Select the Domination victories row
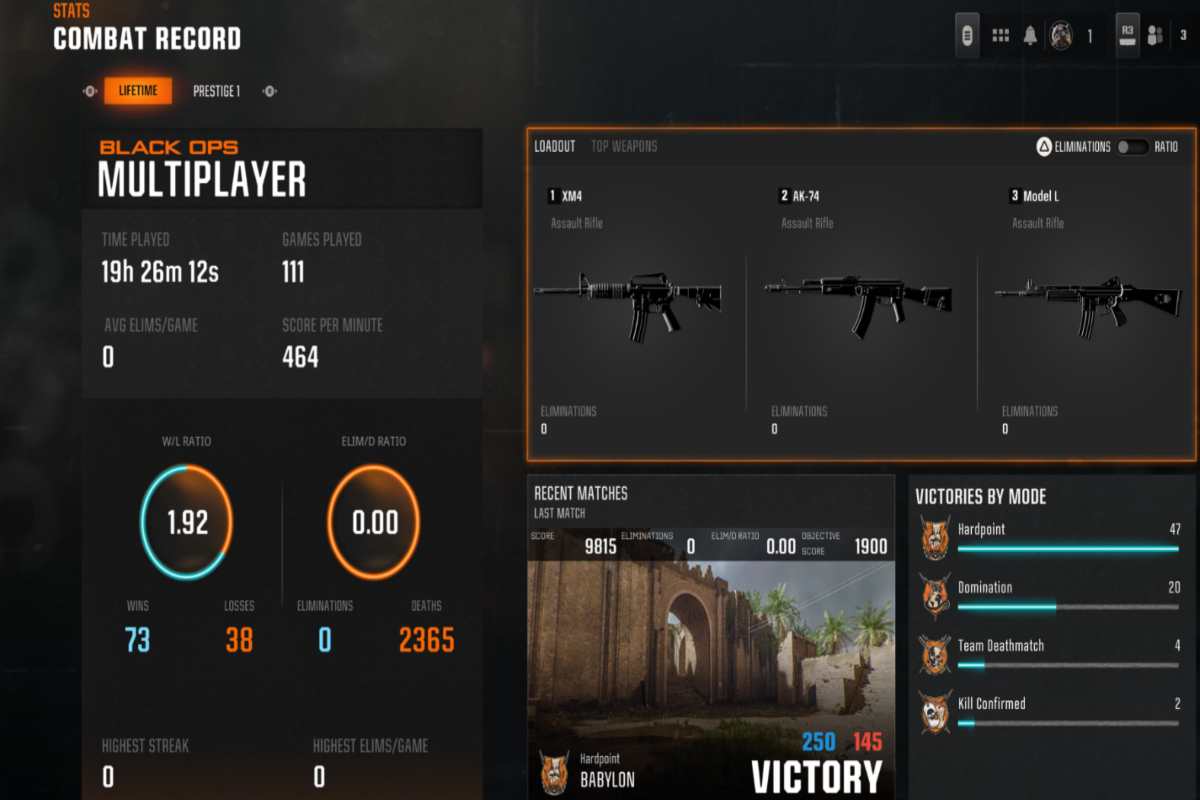Screen dimensions: 1200x800 coord(1050,595)
